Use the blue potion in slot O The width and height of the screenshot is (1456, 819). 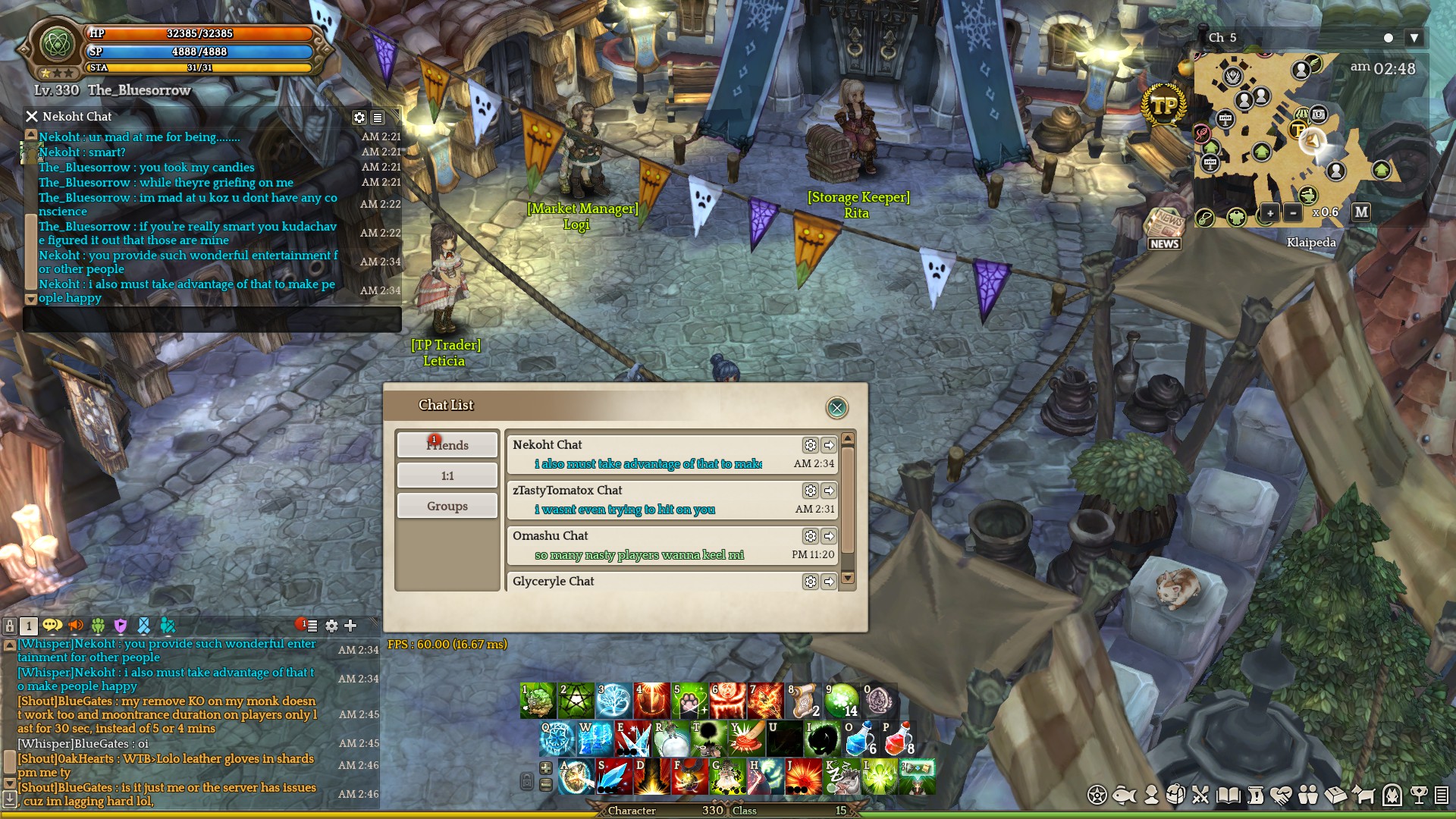coord(860,739)
